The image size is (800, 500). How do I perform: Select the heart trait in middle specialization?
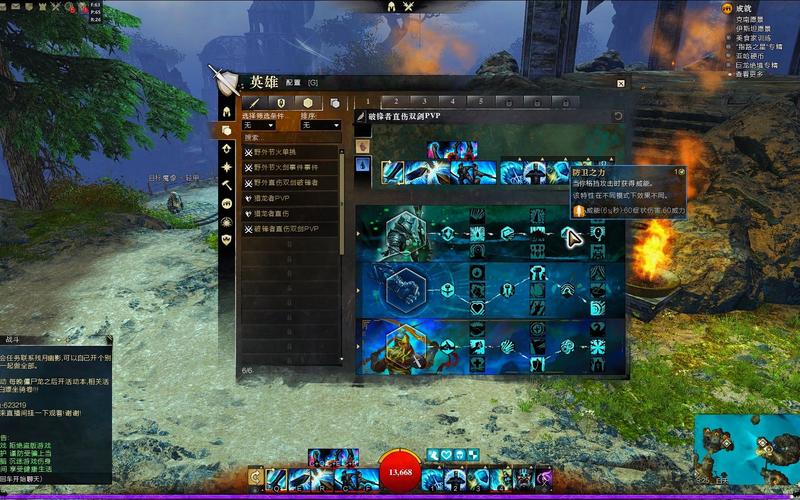(x=479, y=306)
